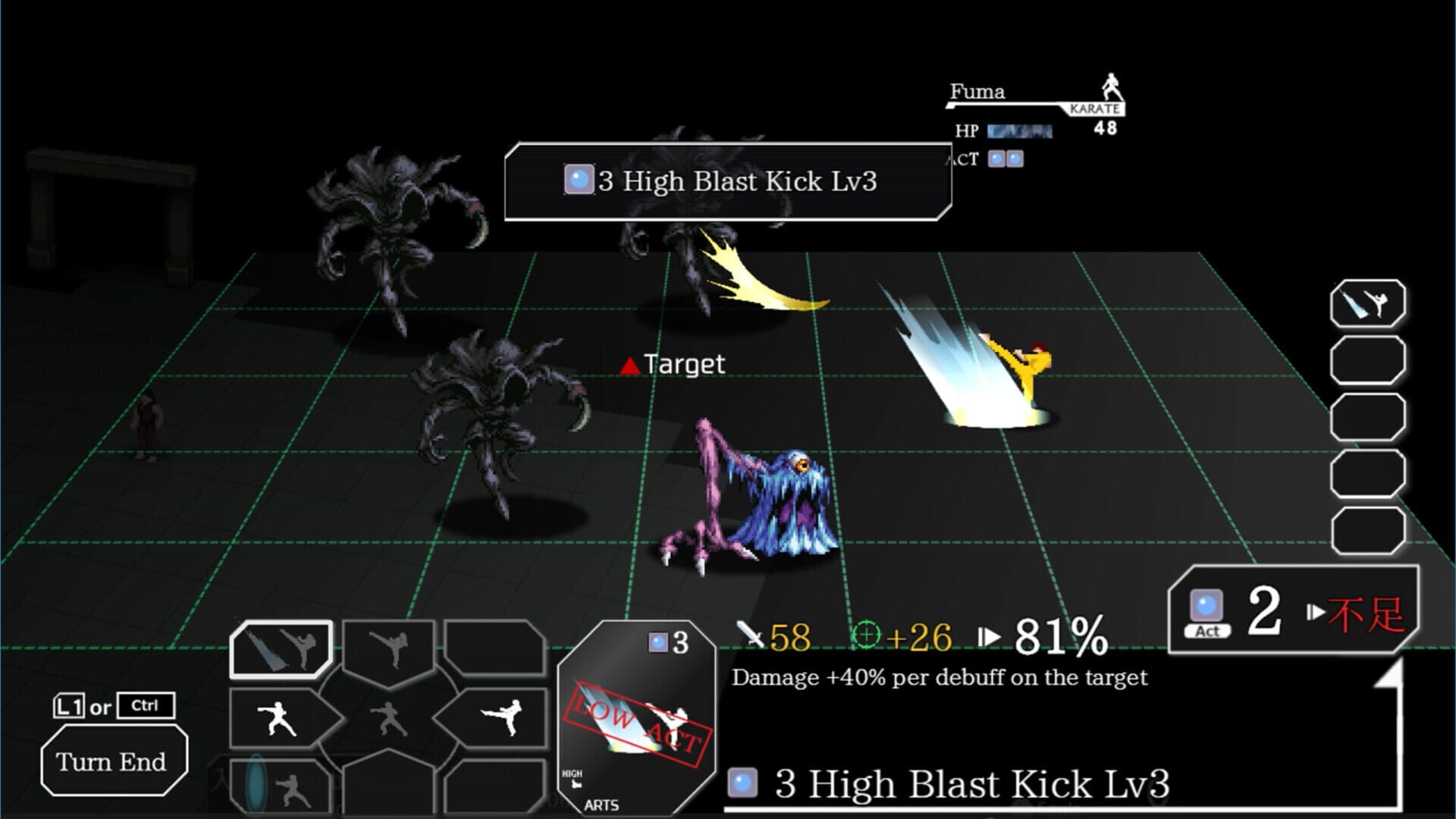
Task: Click Fuma's HP bar
Action: 1019,131
